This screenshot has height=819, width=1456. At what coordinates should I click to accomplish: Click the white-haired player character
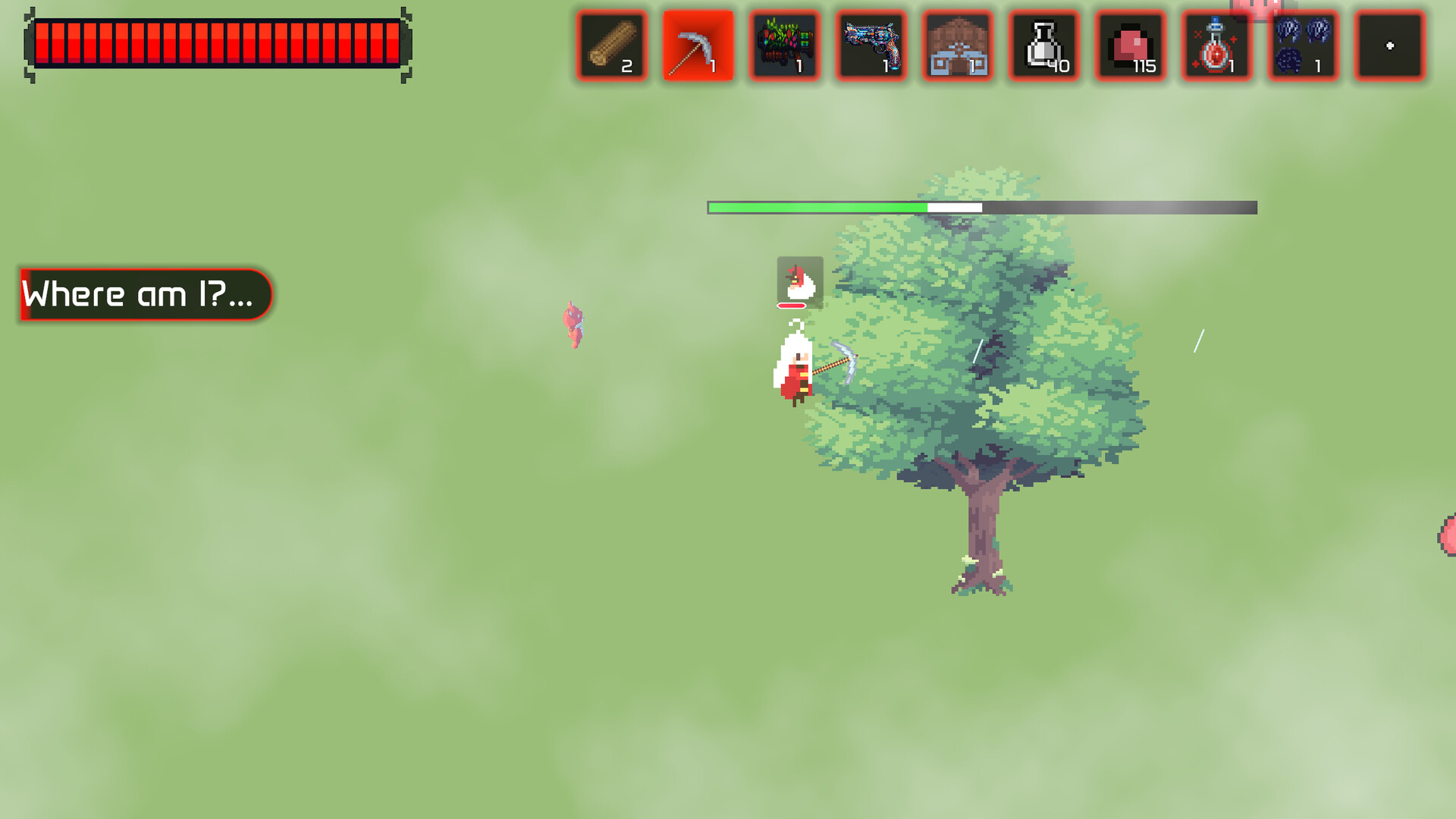[795, 368]
